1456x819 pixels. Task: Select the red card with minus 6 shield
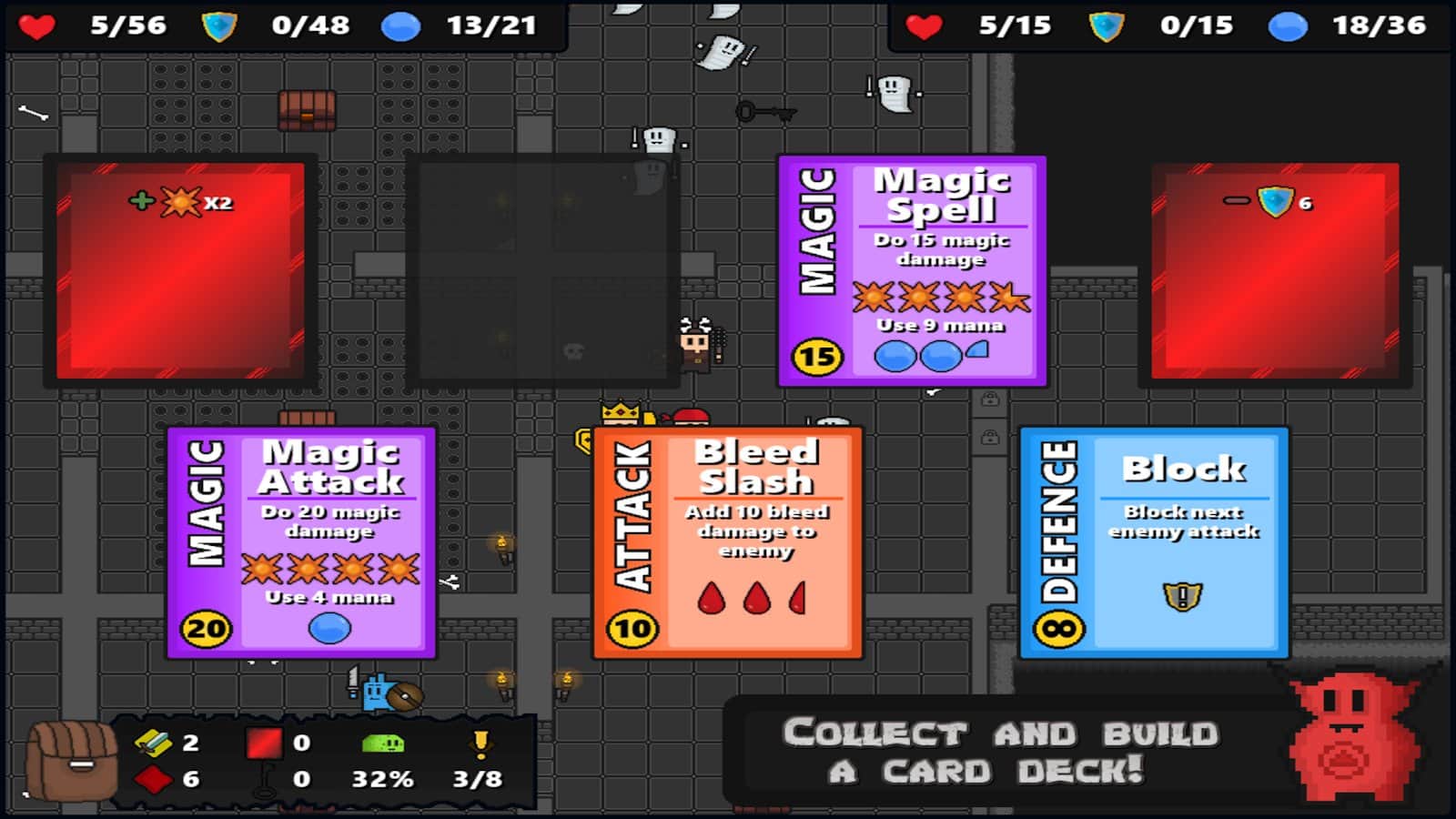(1274, 271)
